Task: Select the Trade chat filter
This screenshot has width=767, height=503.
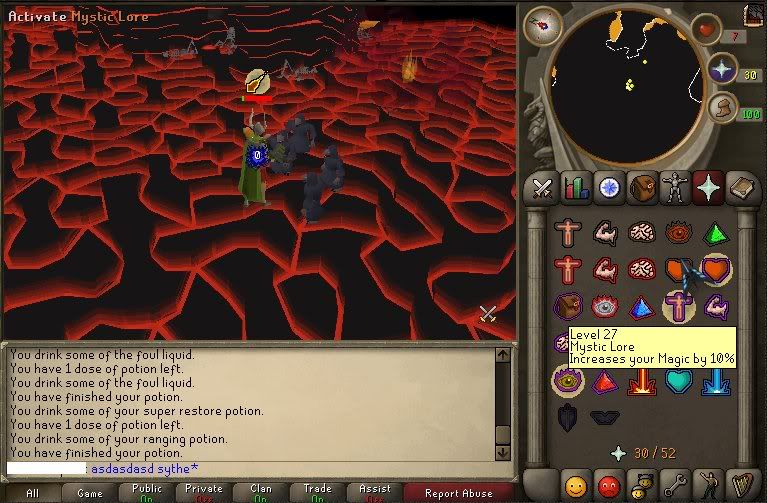Action: 318,493
